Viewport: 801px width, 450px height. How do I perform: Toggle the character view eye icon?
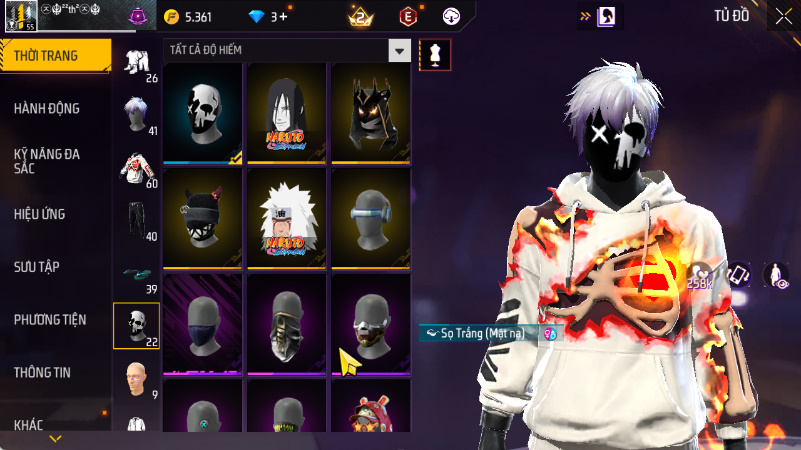(775, 274)
